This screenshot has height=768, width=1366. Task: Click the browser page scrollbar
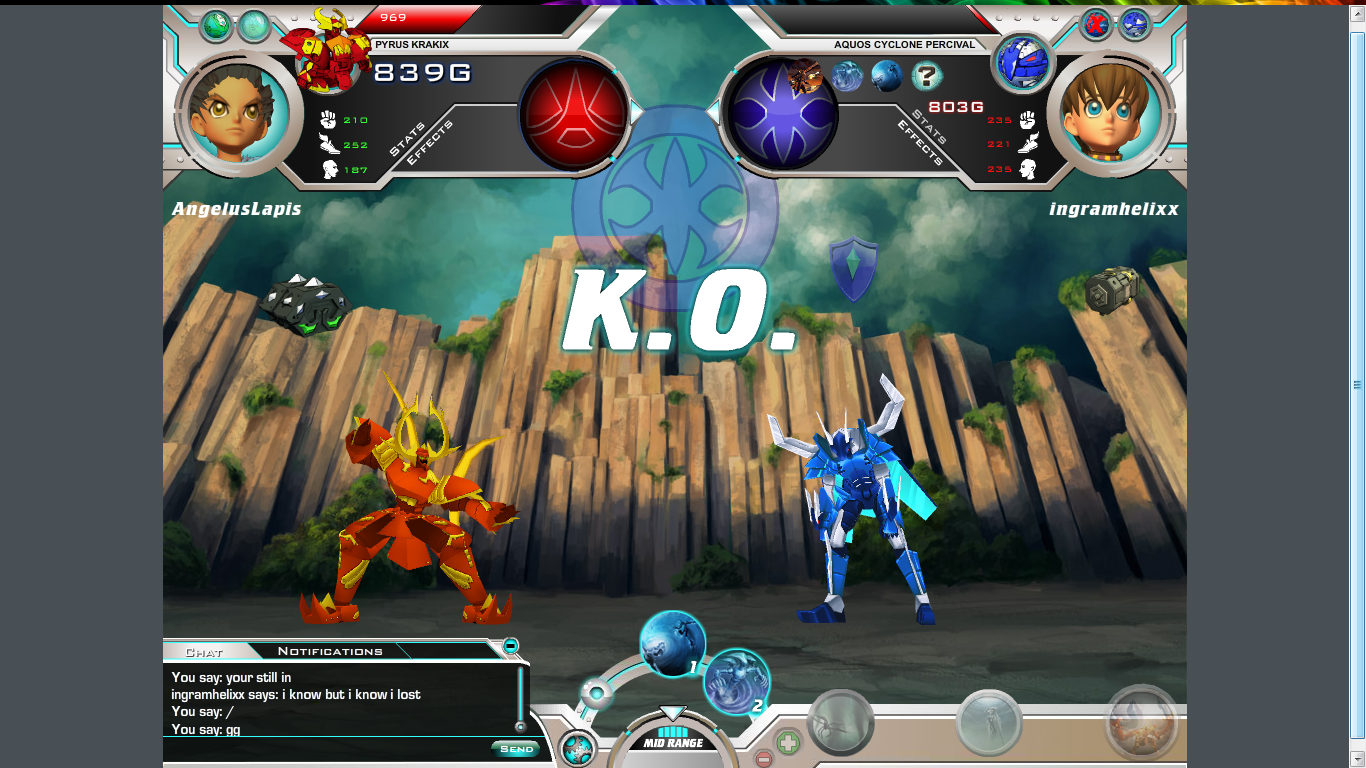(1357, 385)
